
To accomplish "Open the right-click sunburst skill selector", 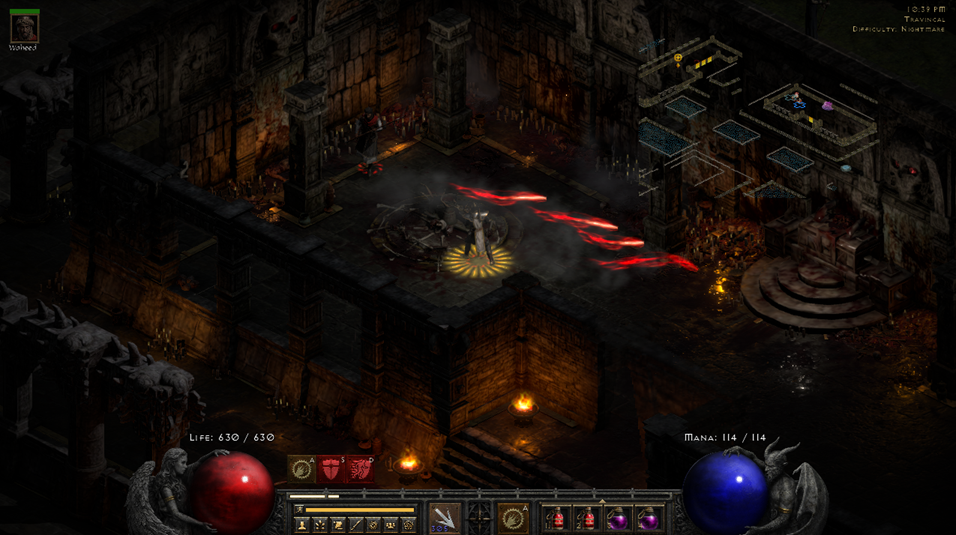I will pyautogui.click(x=514, y=517).
